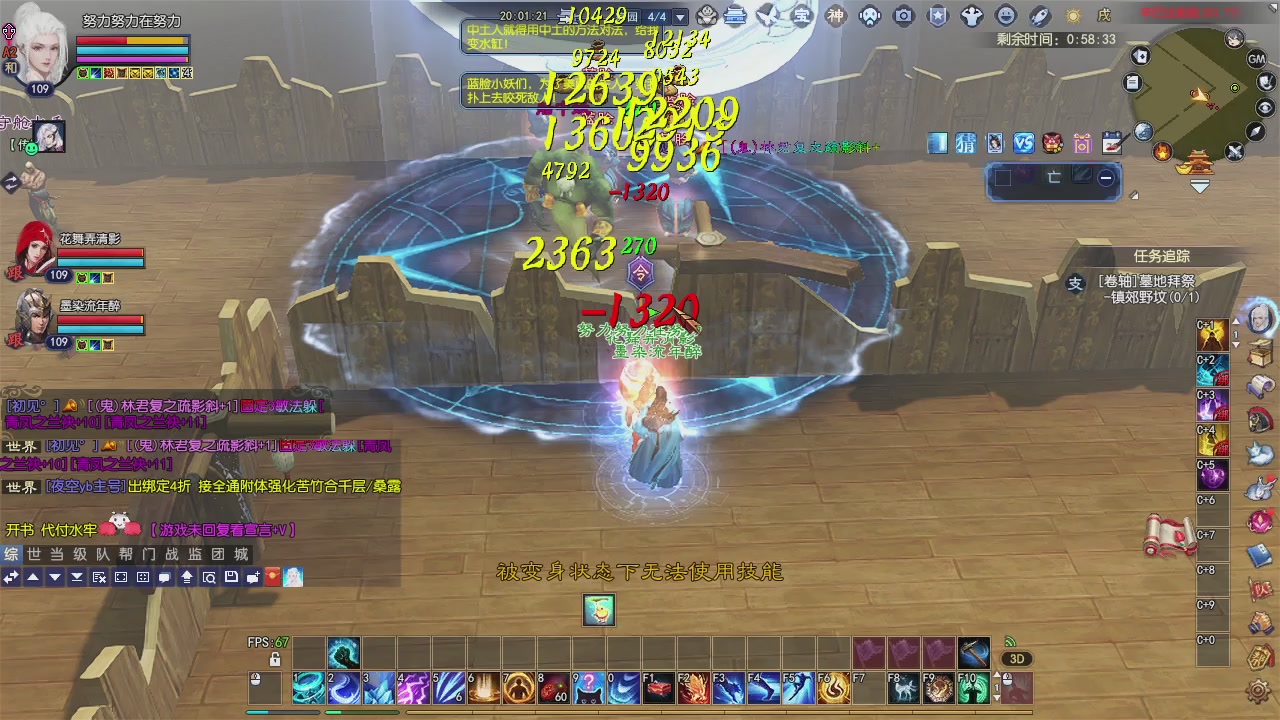The image size is (1280, 720).
Task: Open the purple gift bag event icon
Action: (x=1081, y=143)
